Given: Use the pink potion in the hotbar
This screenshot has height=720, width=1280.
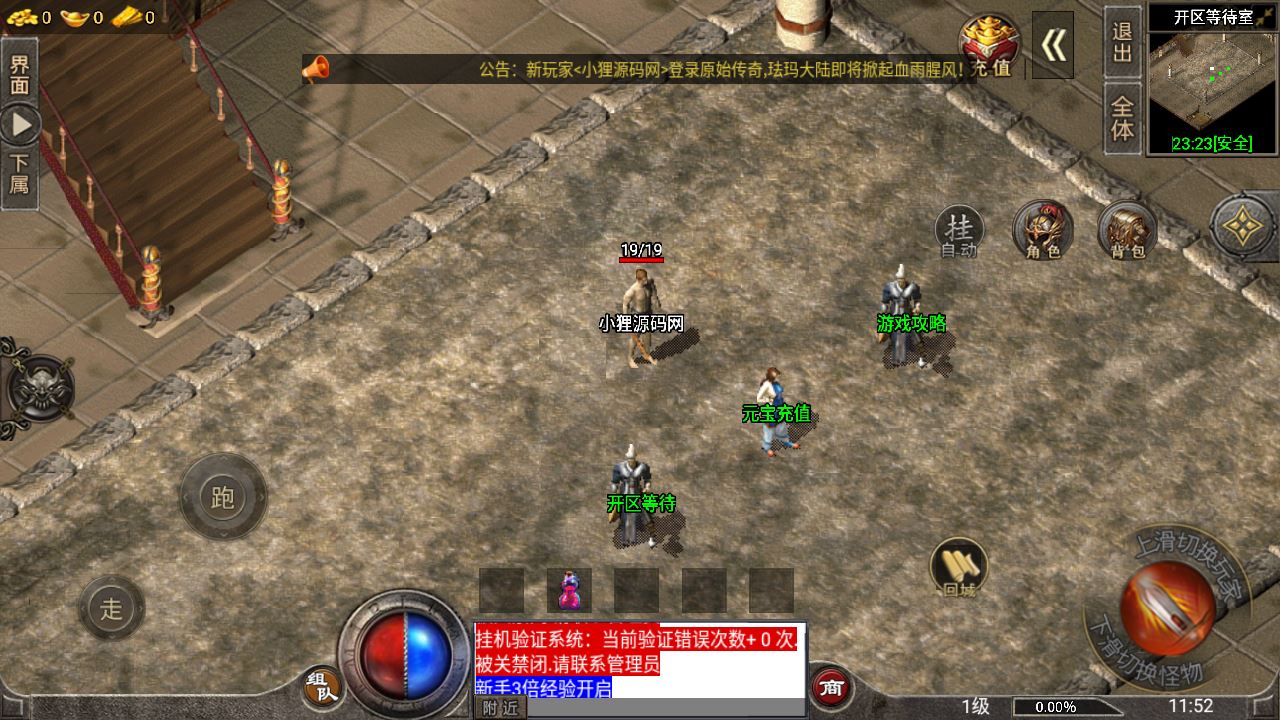Looking at the screenshot, I should pyautogui.click(x=569, y=590).
